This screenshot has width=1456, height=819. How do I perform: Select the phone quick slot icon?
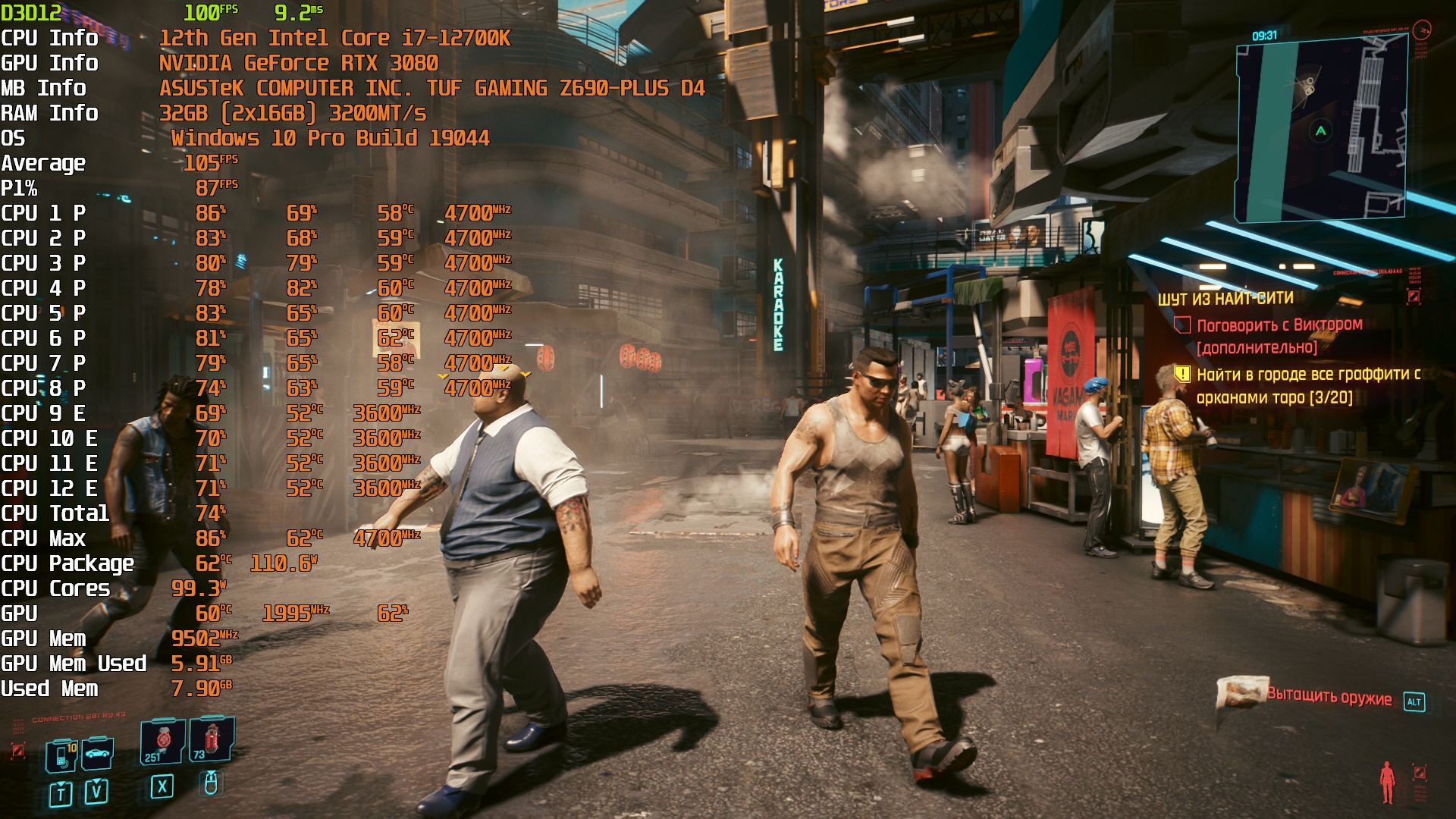(x=61, y=755)
